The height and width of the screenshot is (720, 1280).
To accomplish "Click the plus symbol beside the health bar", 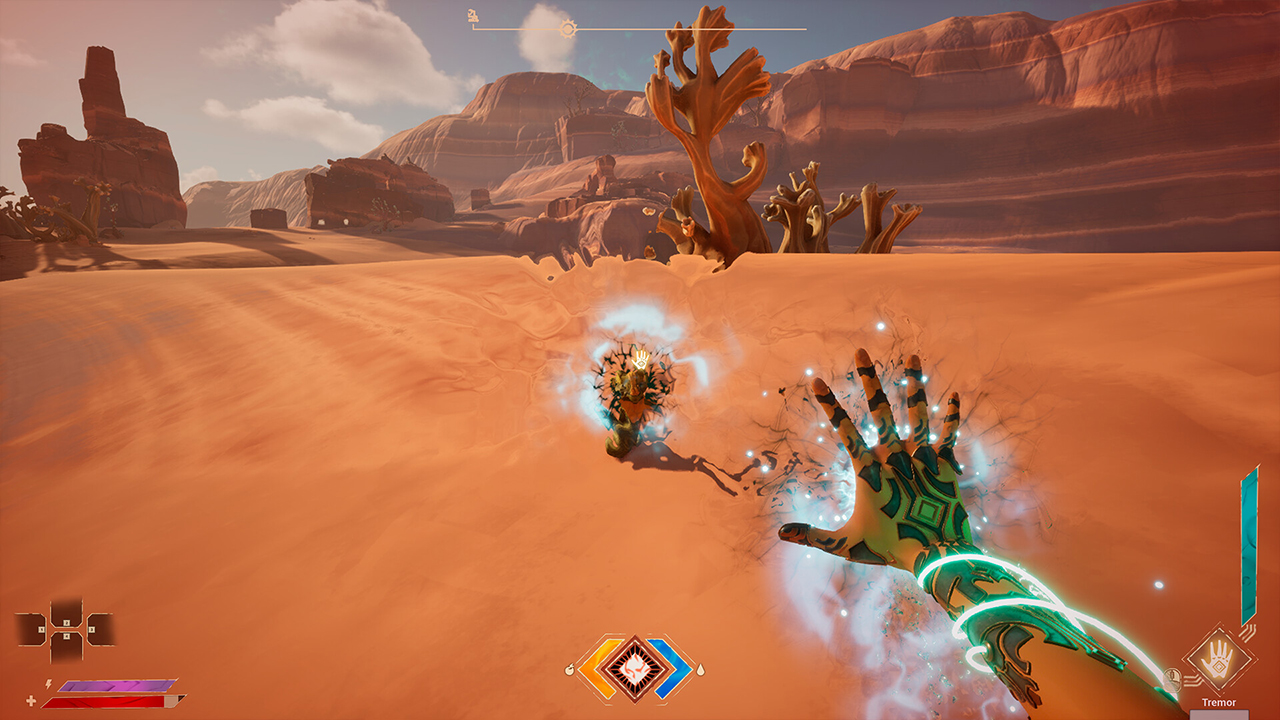I will [x=31, y=699].
